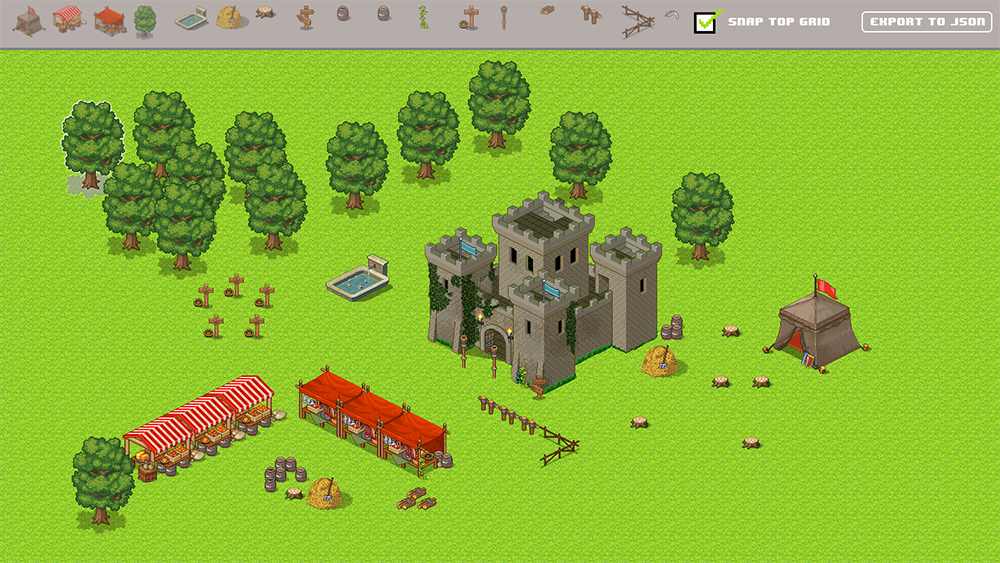Screen dimensions: 1000x563
Task: Choose the striped-awning market stall icon
Action: (68, 19)
